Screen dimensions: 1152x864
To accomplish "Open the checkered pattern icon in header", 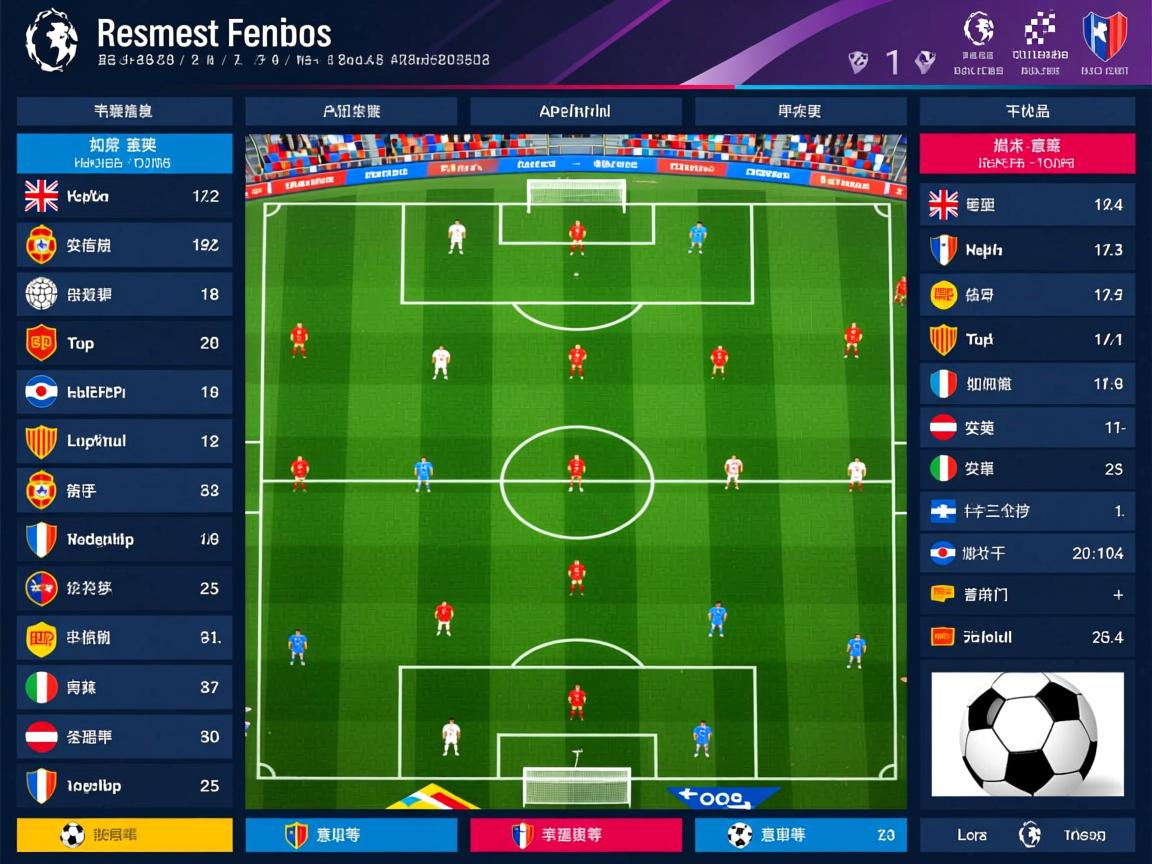I will pyautogui.click(x=1041, y=32).
